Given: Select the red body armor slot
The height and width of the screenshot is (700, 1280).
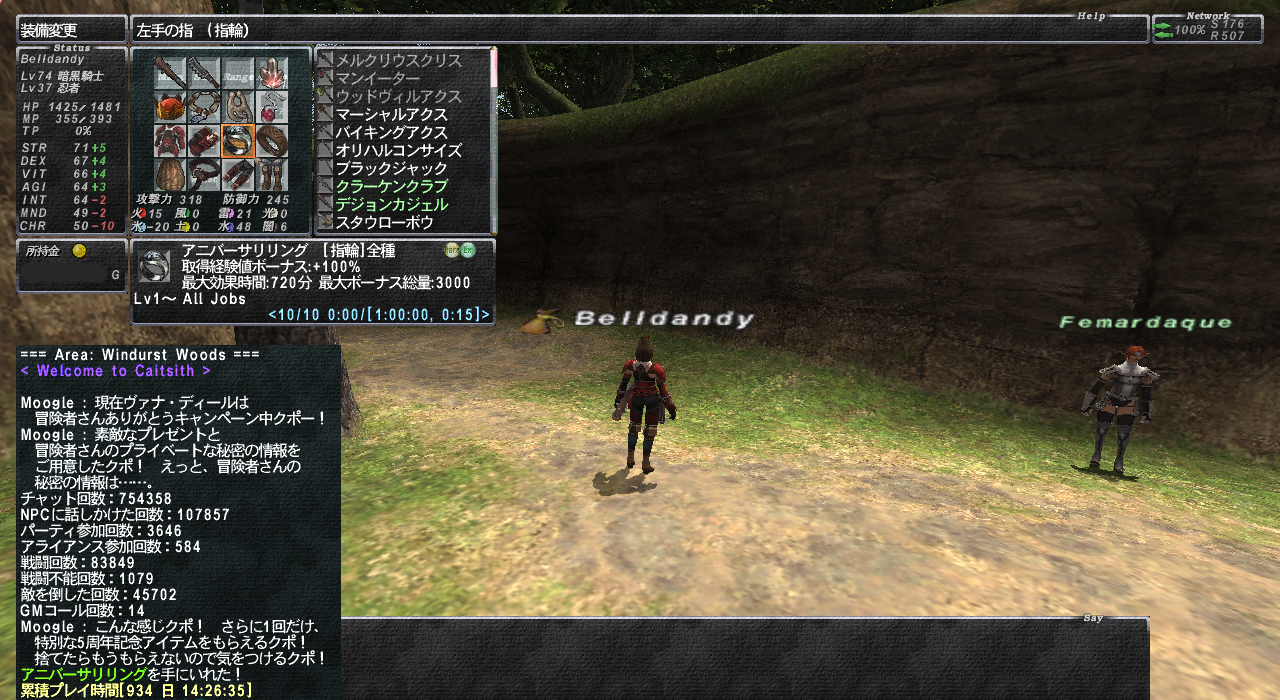Looking at the screenshot, I should point(170,141).
